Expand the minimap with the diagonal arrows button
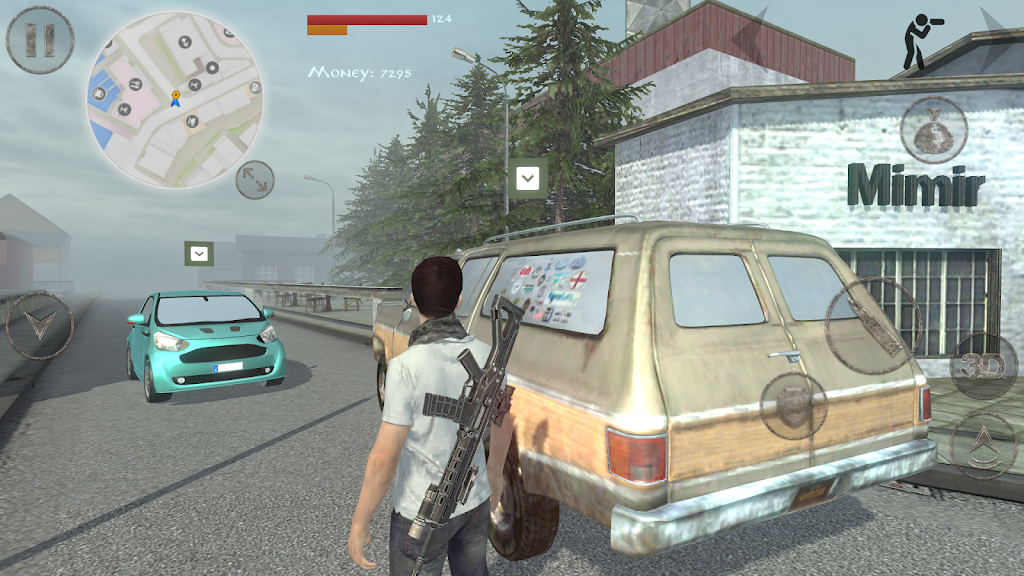Viewport: 1024px width, 576px height. tap(255, 180)
